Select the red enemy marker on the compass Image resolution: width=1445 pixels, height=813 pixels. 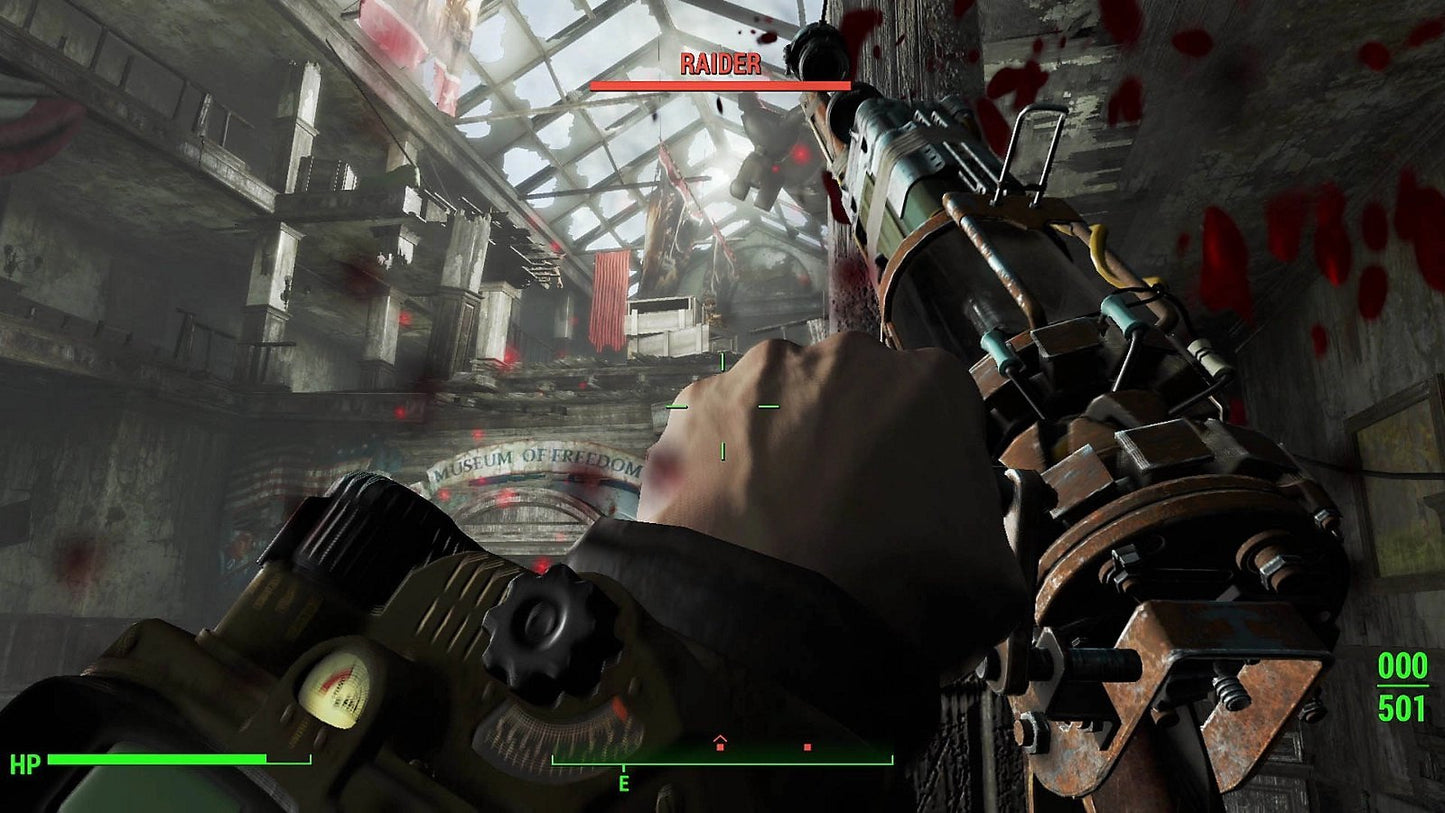807,746
